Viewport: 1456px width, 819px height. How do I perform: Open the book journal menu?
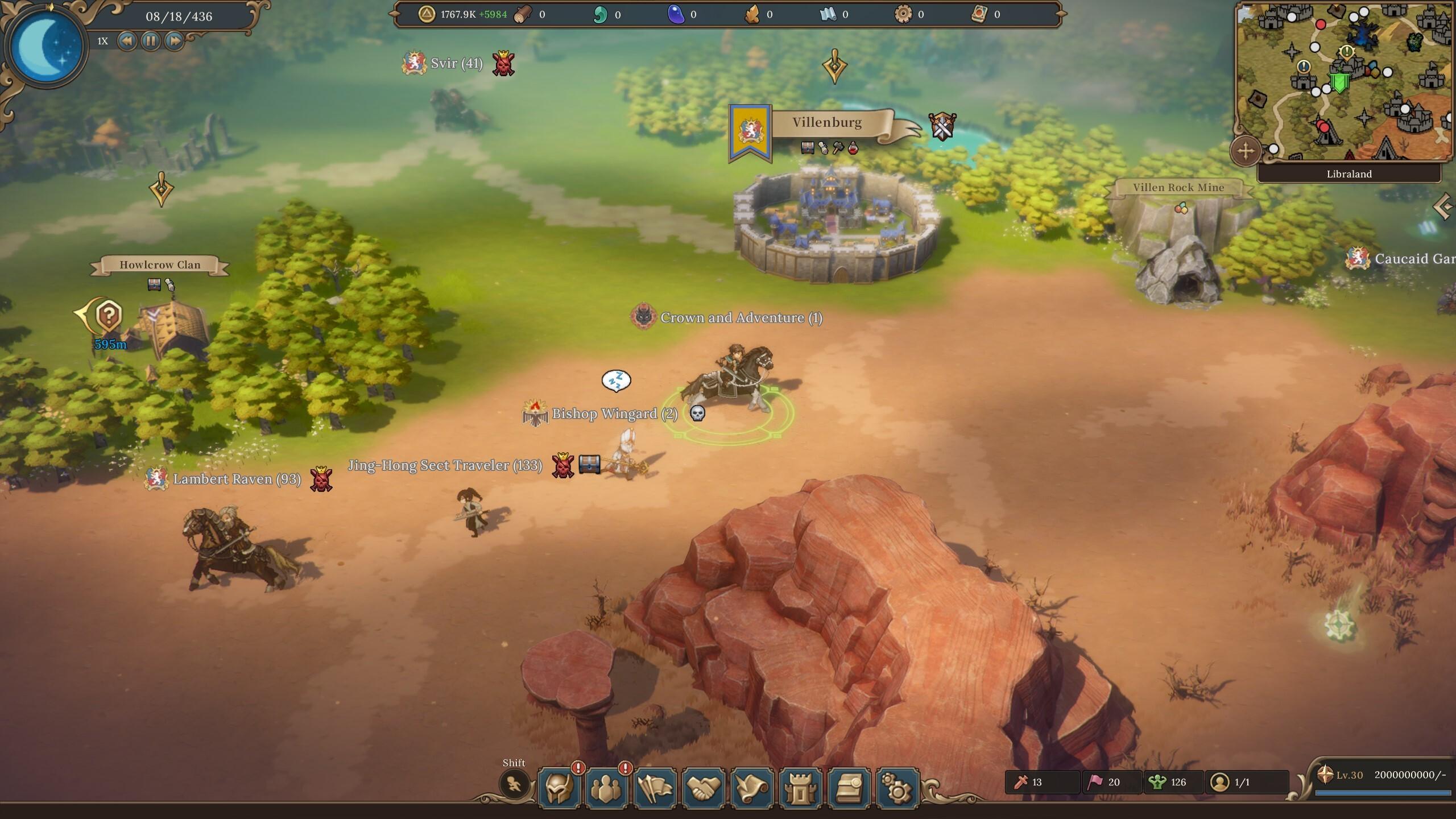849,788
